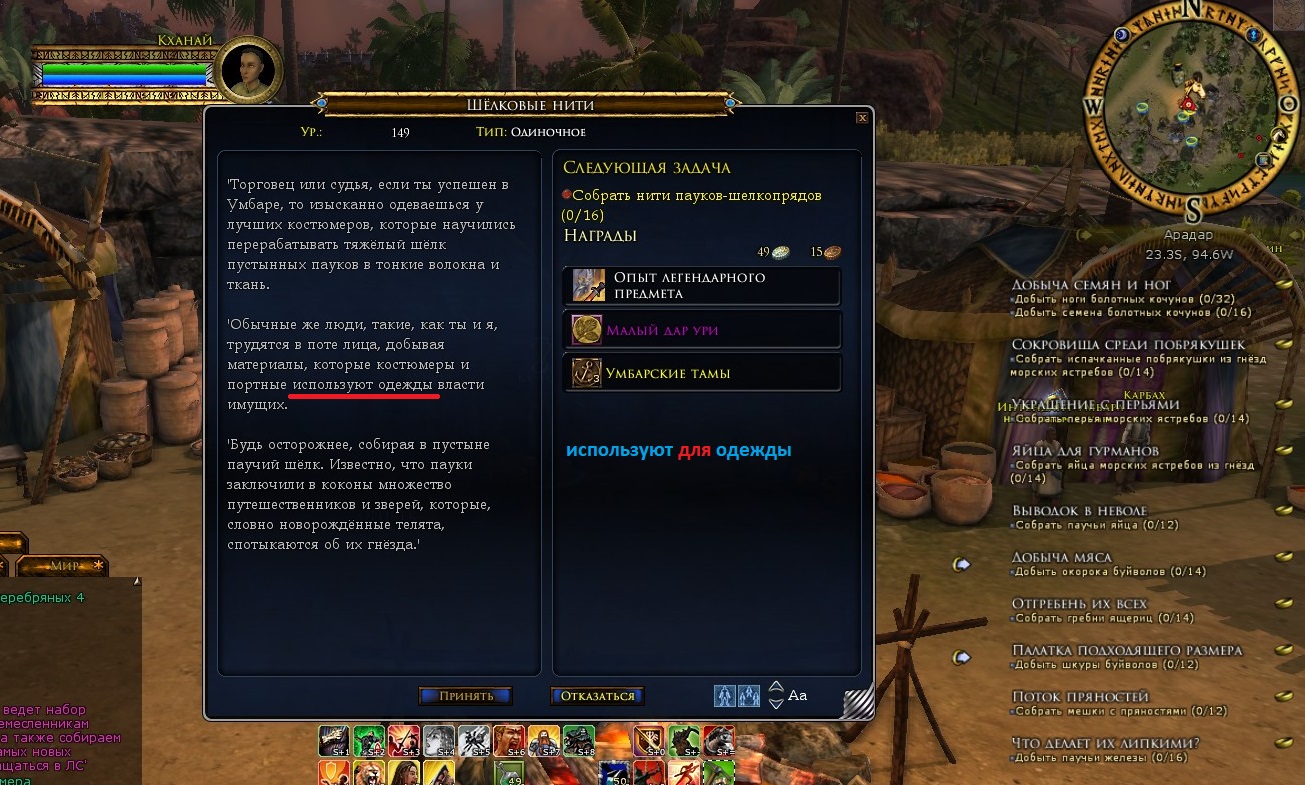Close the Шёлковые нити quest window

click(x=862, y=117)
